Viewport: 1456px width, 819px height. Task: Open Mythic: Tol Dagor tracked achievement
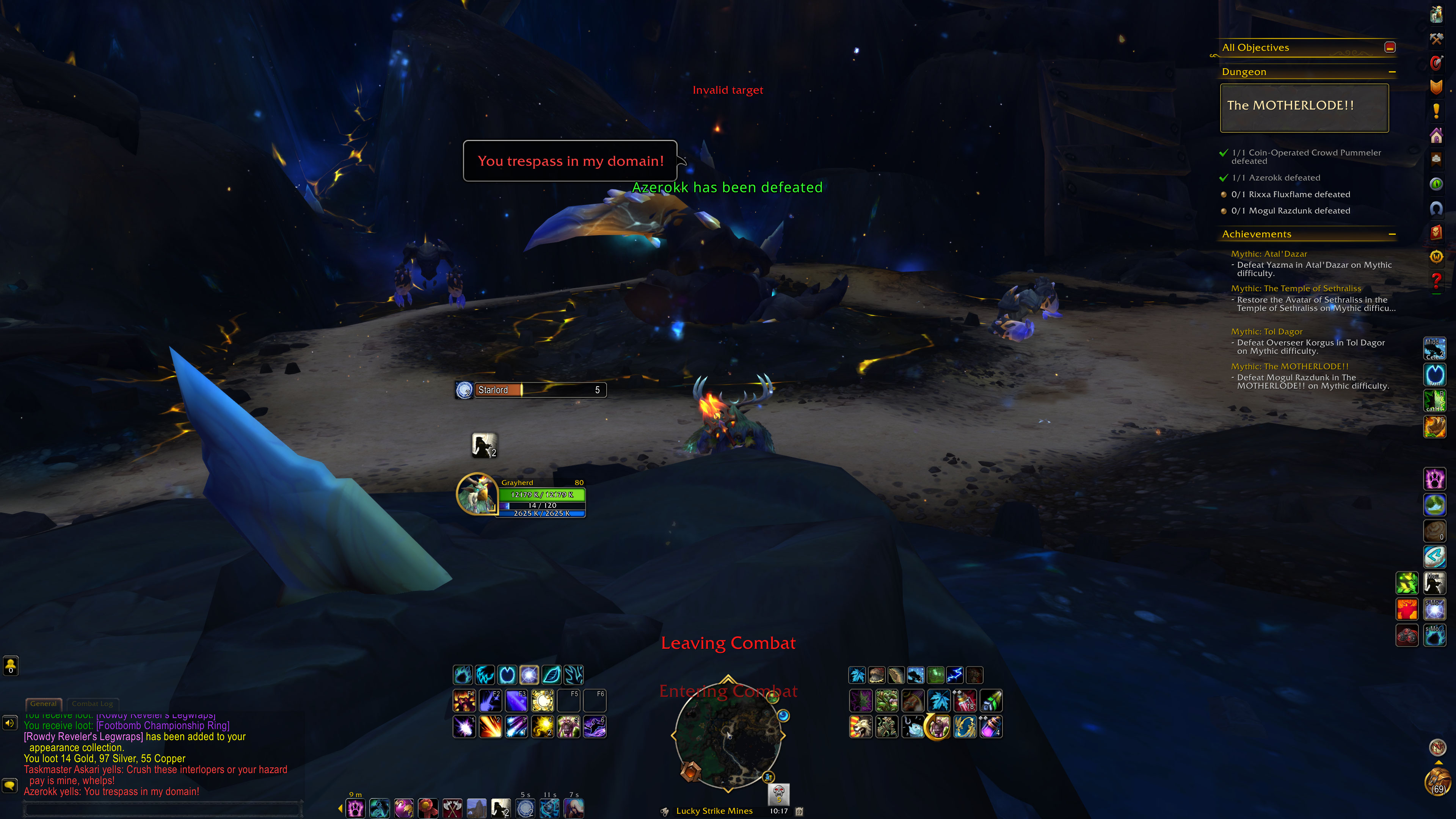click(x=1267, y=332)
